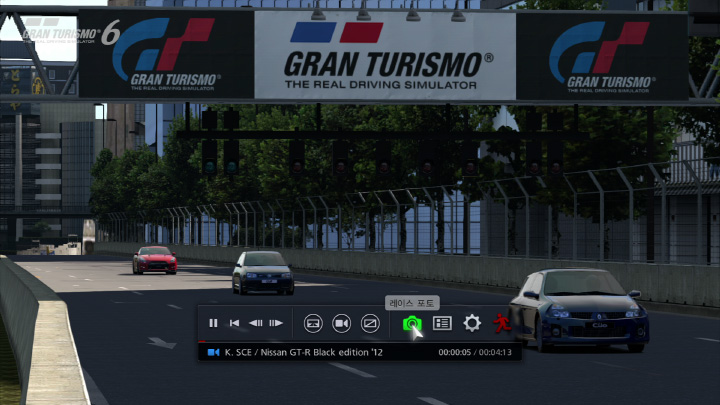Step the replay forward in slow motion
This screenshot has width=720, height=405.
click(x=277, y=323)
